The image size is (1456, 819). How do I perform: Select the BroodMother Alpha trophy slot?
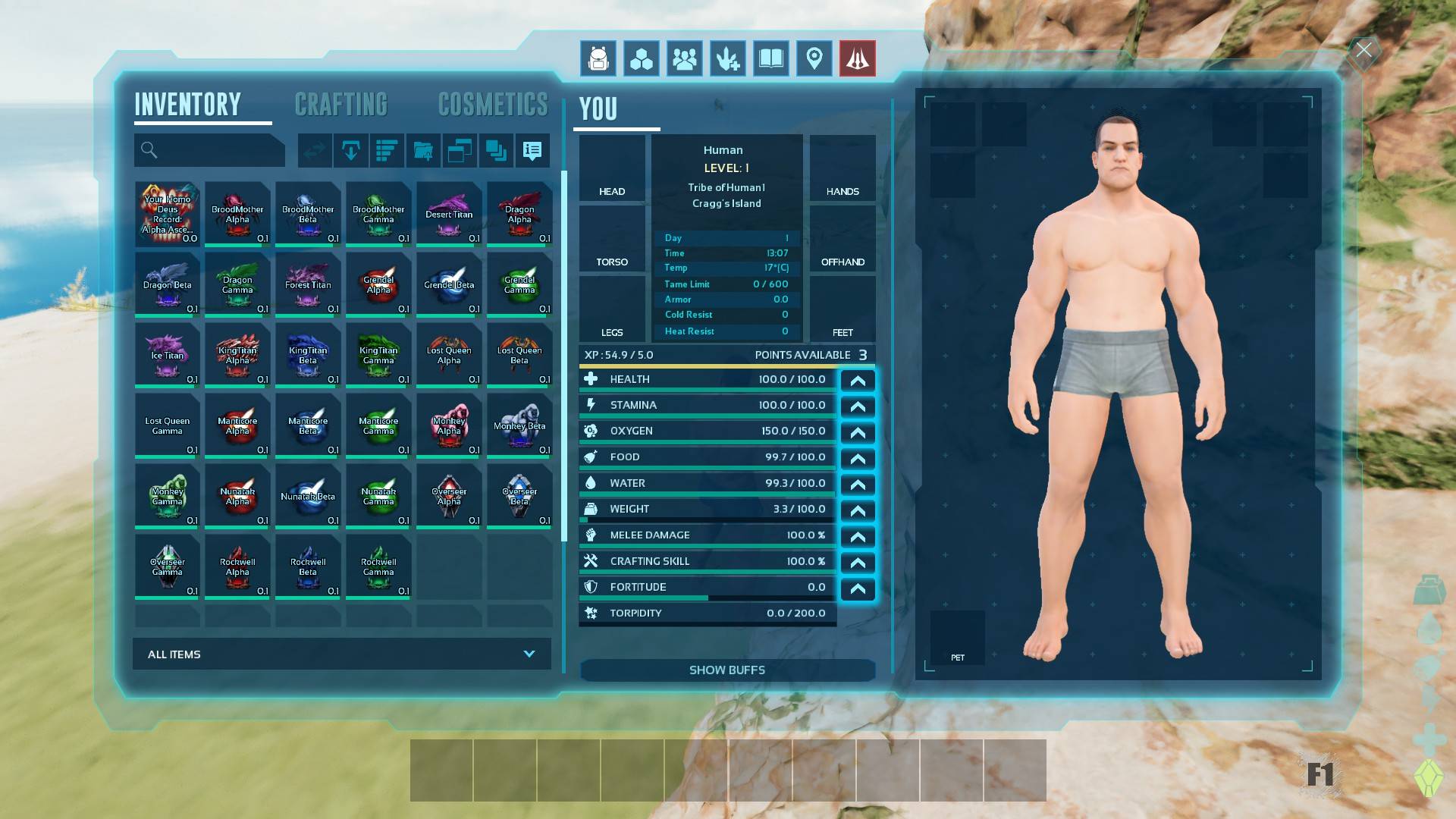[237, 214]
